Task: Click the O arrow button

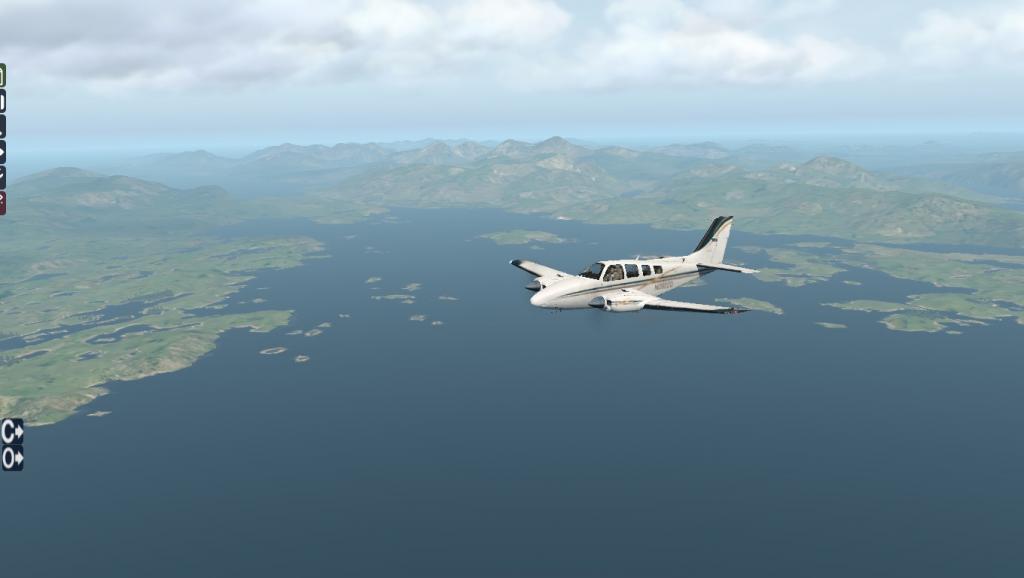Action: [x=12, y=458]
